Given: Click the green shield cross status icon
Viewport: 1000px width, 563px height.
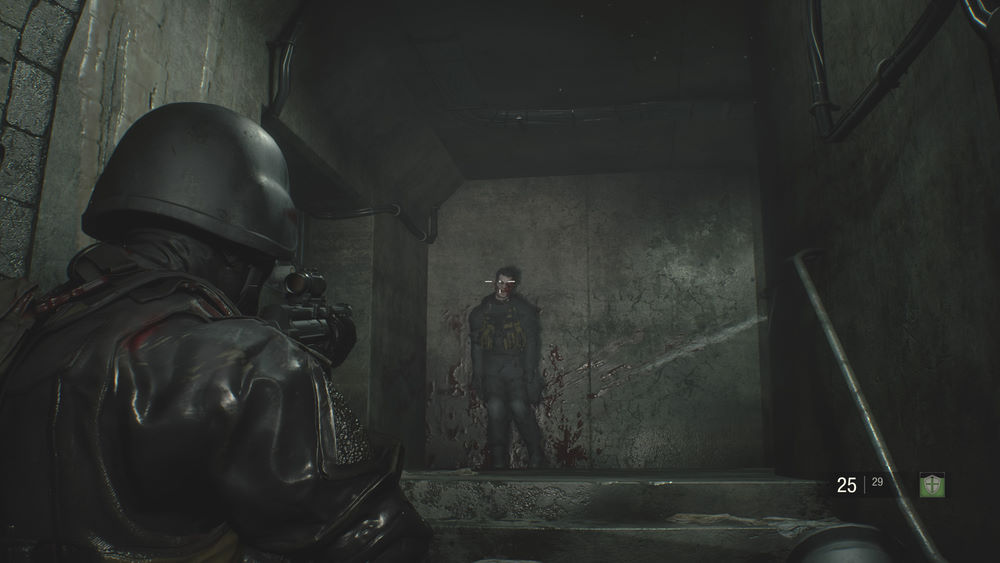Looking at the screenshot, I should tap(932, 485).
